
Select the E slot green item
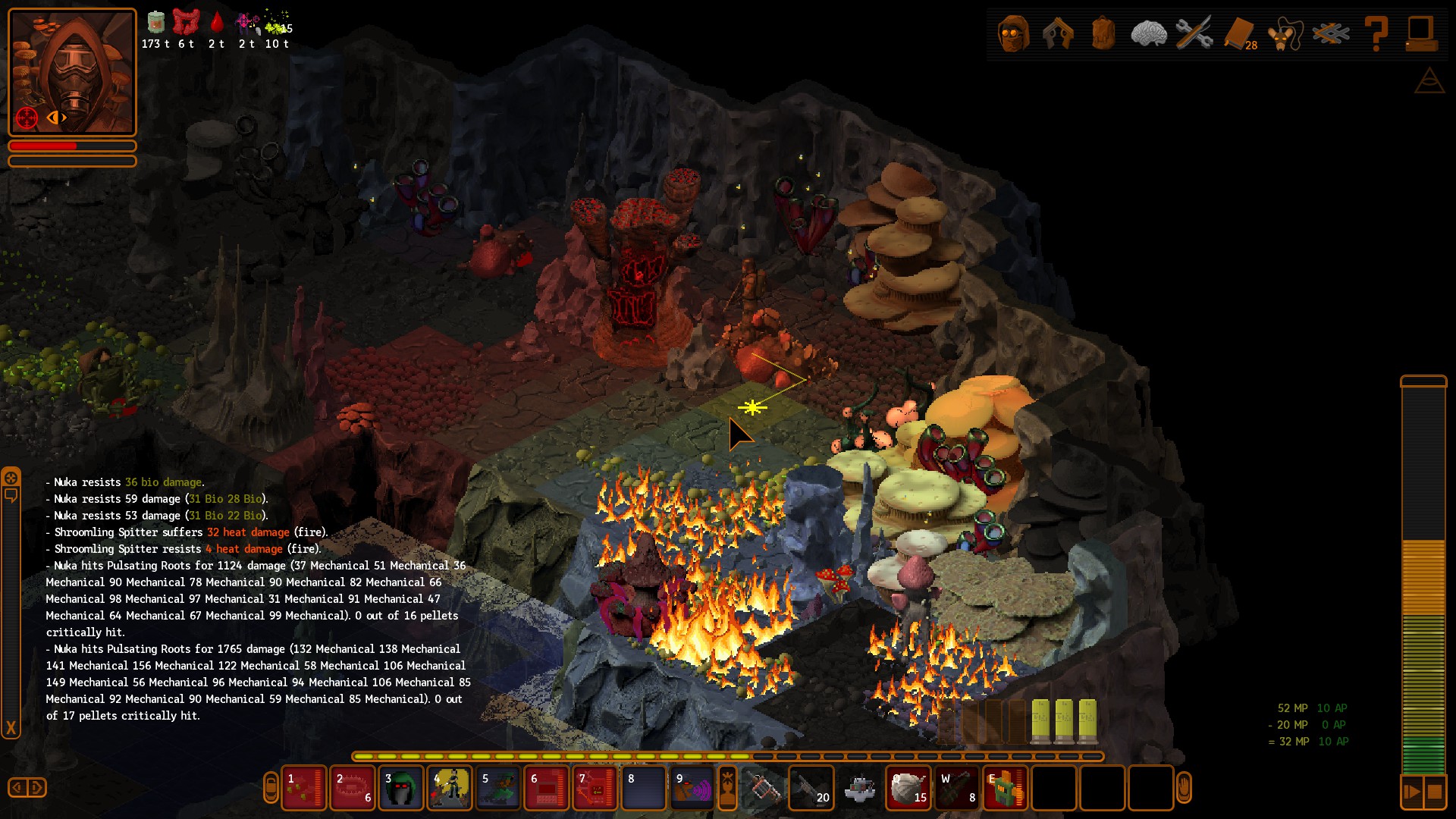pyautogui.click(x=1006, y=789)
